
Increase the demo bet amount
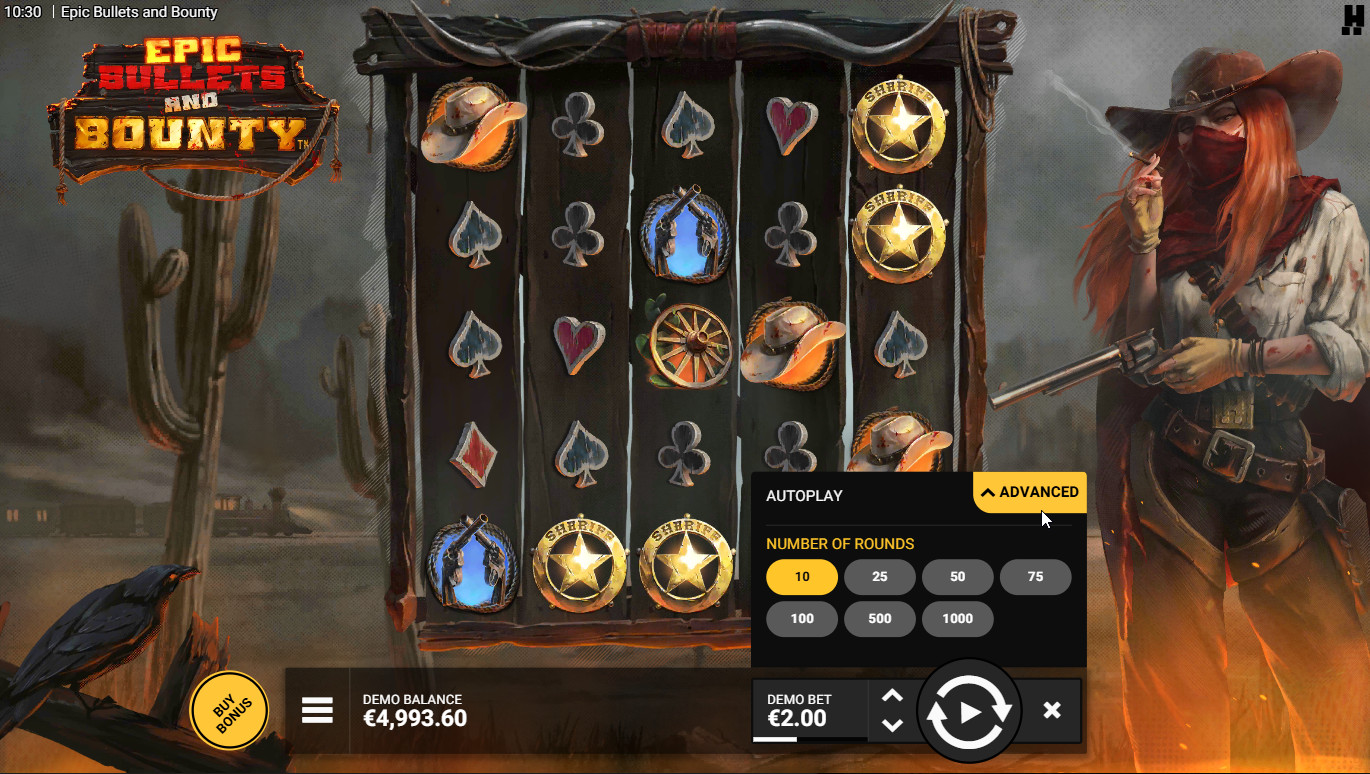click(x=892, y=696)
